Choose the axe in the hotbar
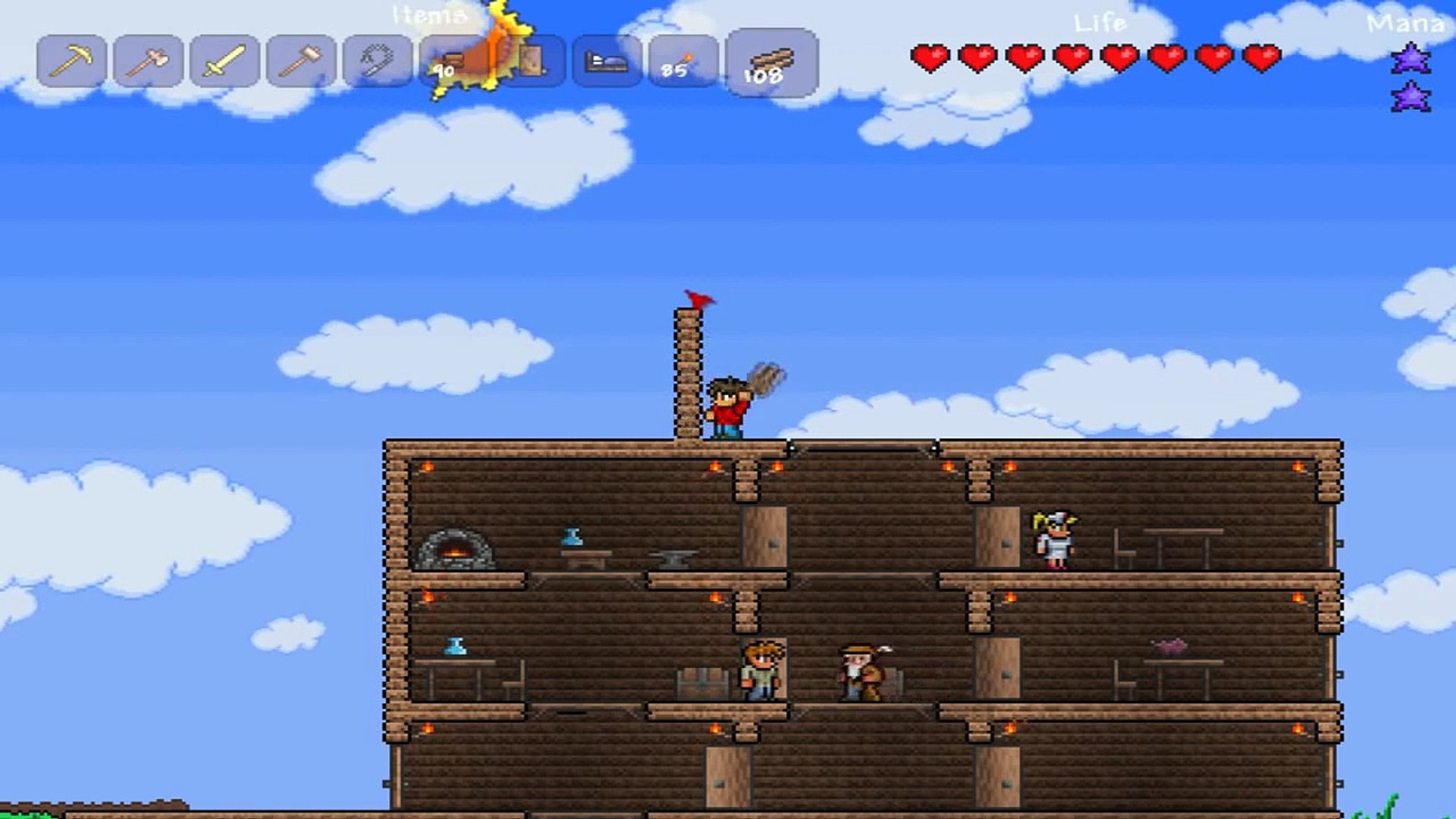 point(148,61)
